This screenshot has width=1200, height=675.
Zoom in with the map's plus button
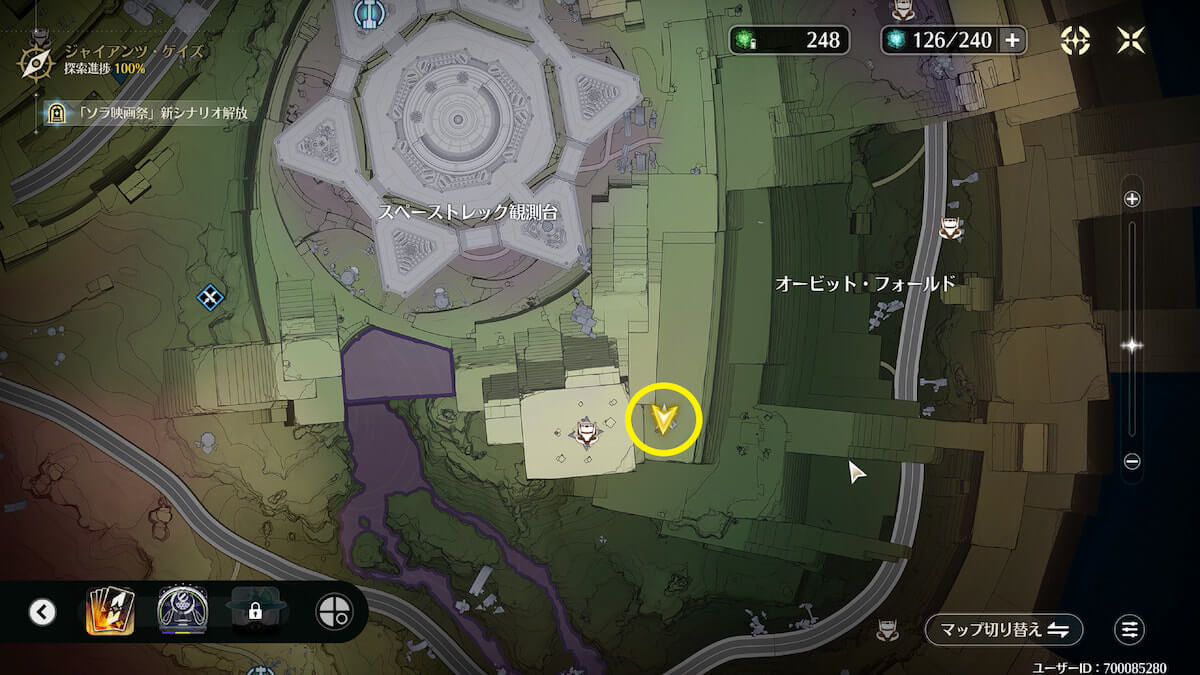pyautogui.click(x=1132, y=199)
